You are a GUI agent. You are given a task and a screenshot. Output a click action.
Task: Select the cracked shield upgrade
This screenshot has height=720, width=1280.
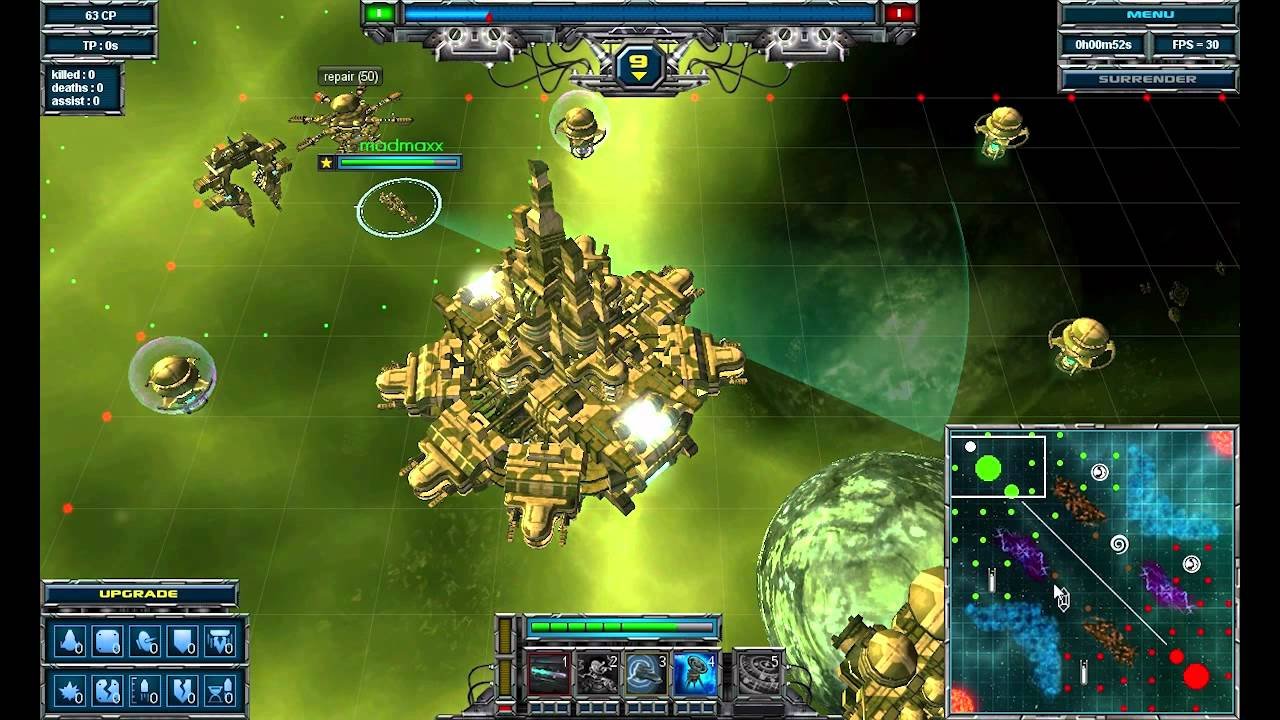click(x=183, y=690)
